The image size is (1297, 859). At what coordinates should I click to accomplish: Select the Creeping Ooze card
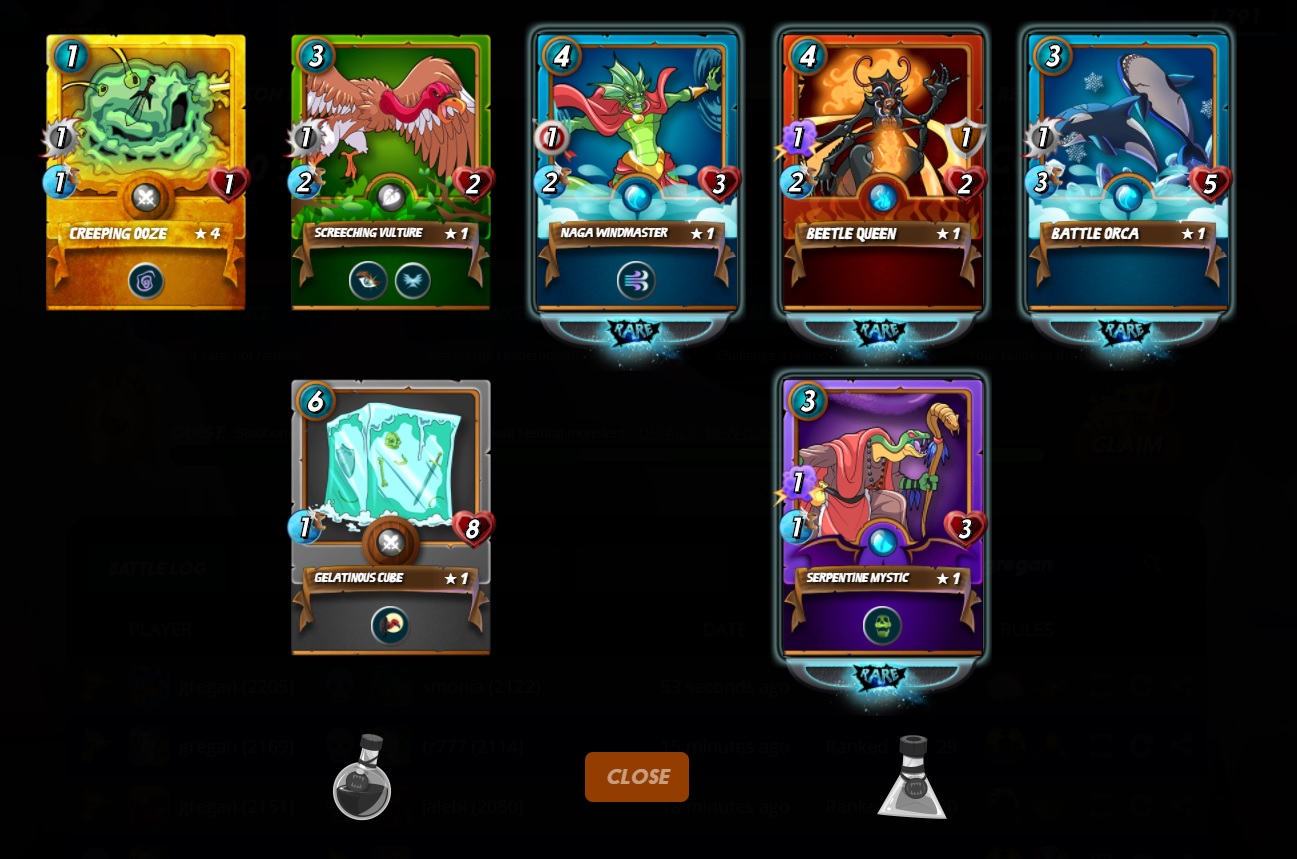(146, 172)
